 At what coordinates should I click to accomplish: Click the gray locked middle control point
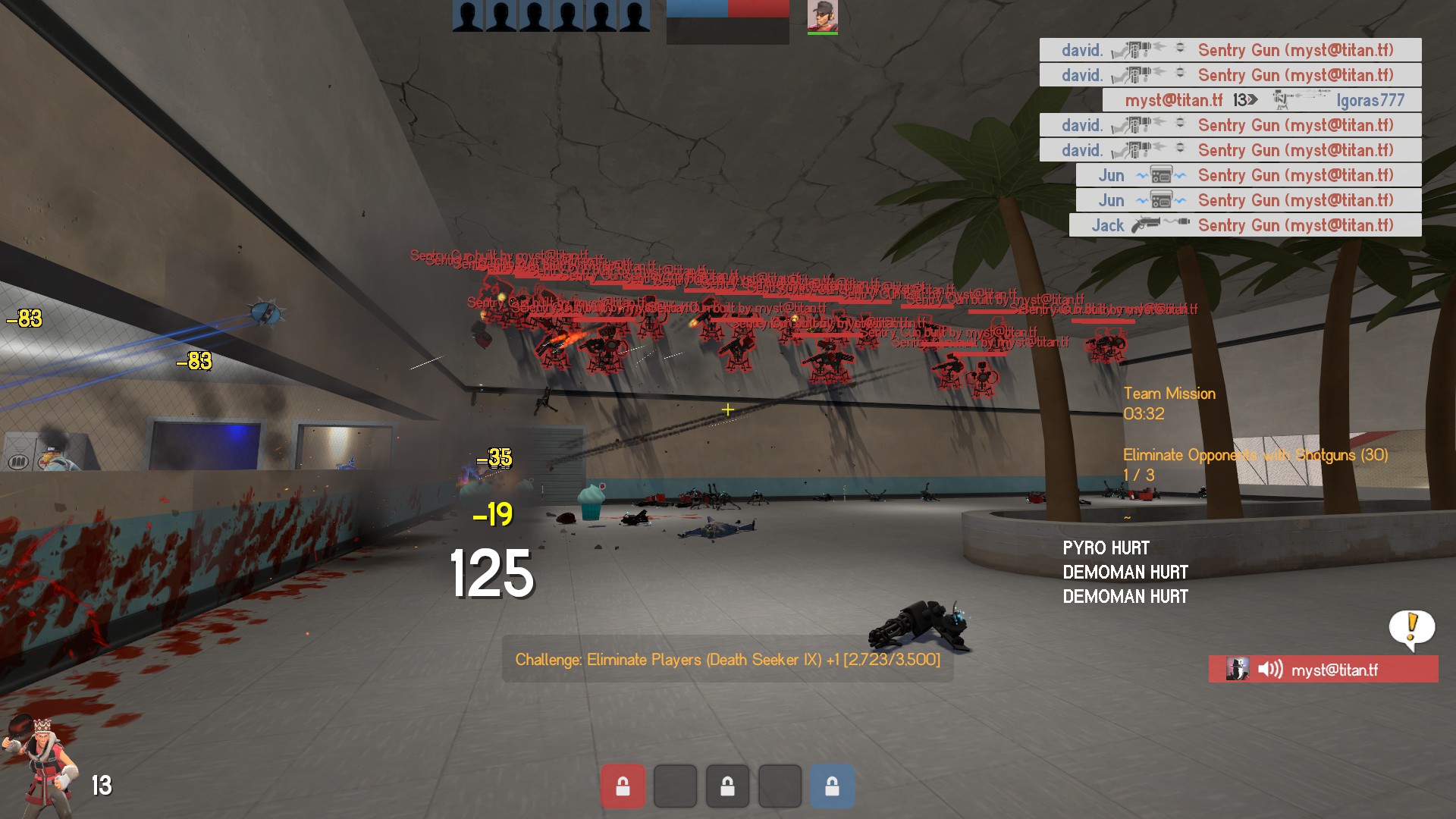tap(727, 786)
